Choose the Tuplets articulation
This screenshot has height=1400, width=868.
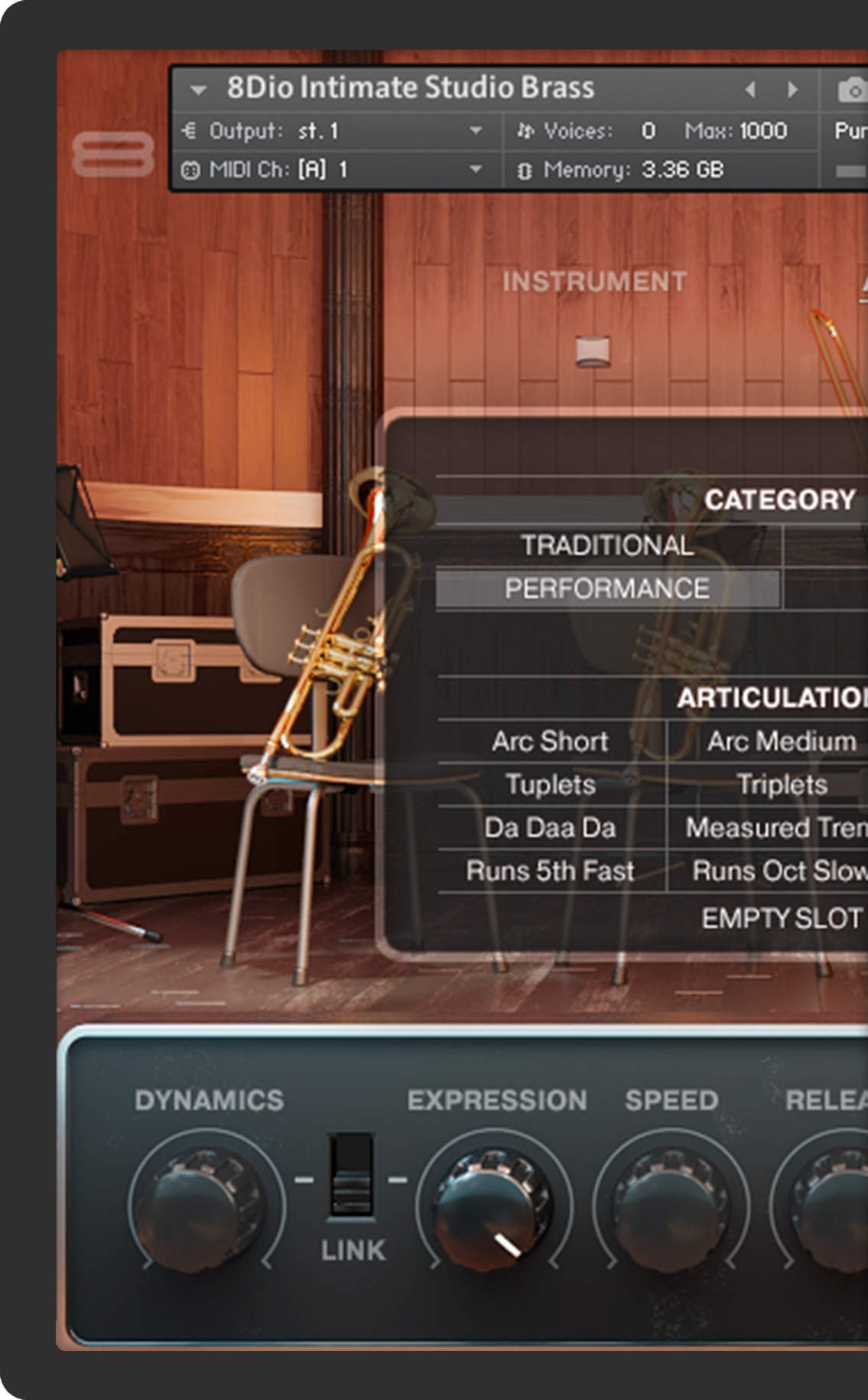tap(550, 785)
